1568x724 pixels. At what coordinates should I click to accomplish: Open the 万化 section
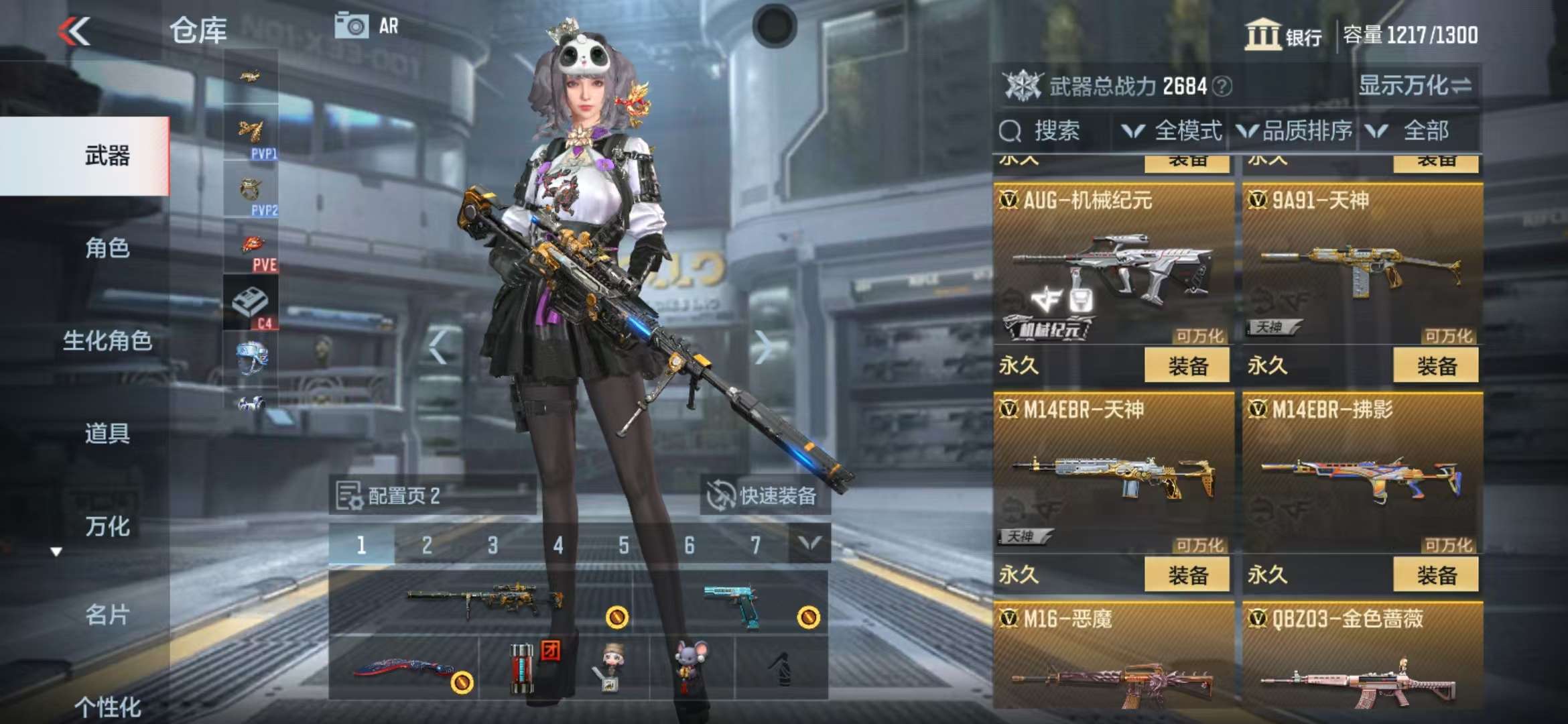107,526
